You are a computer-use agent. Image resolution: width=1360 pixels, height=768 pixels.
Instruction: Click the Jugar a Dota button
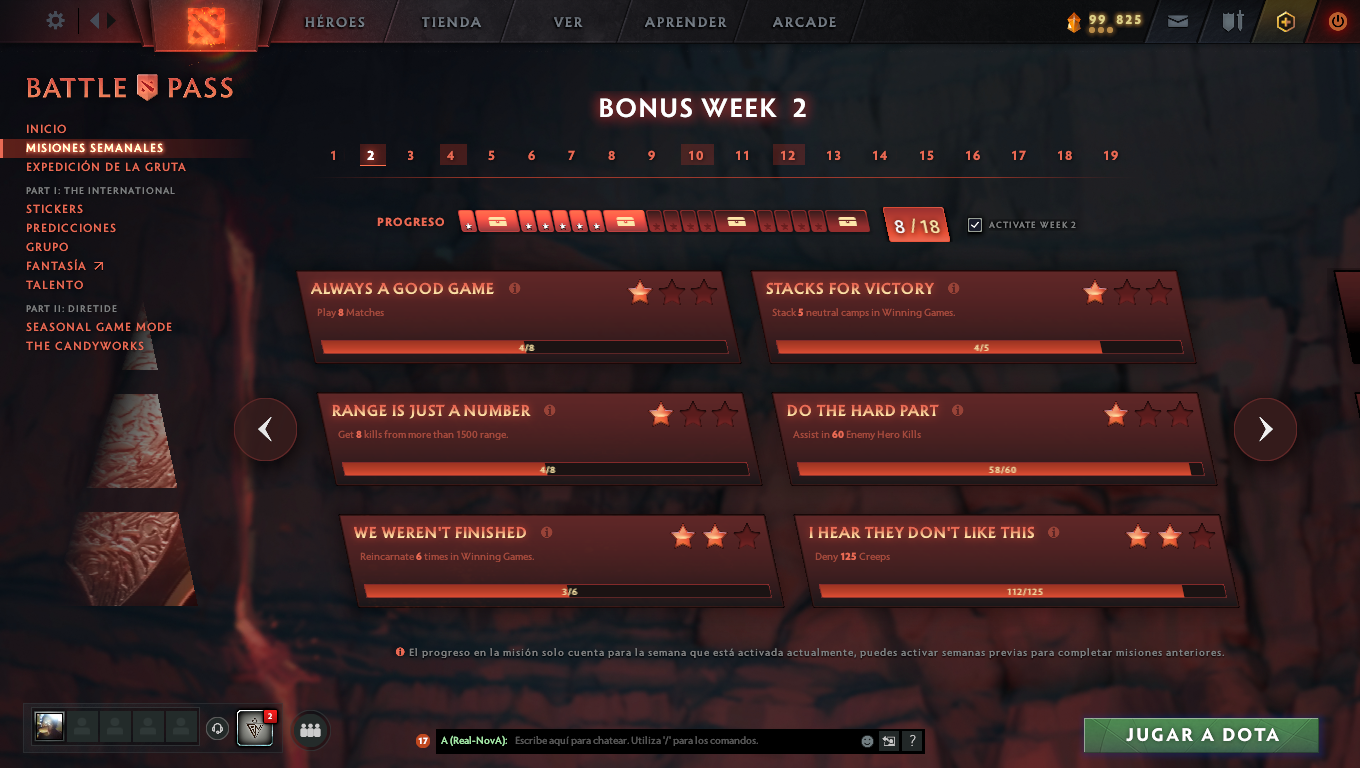click(1201, 734)
